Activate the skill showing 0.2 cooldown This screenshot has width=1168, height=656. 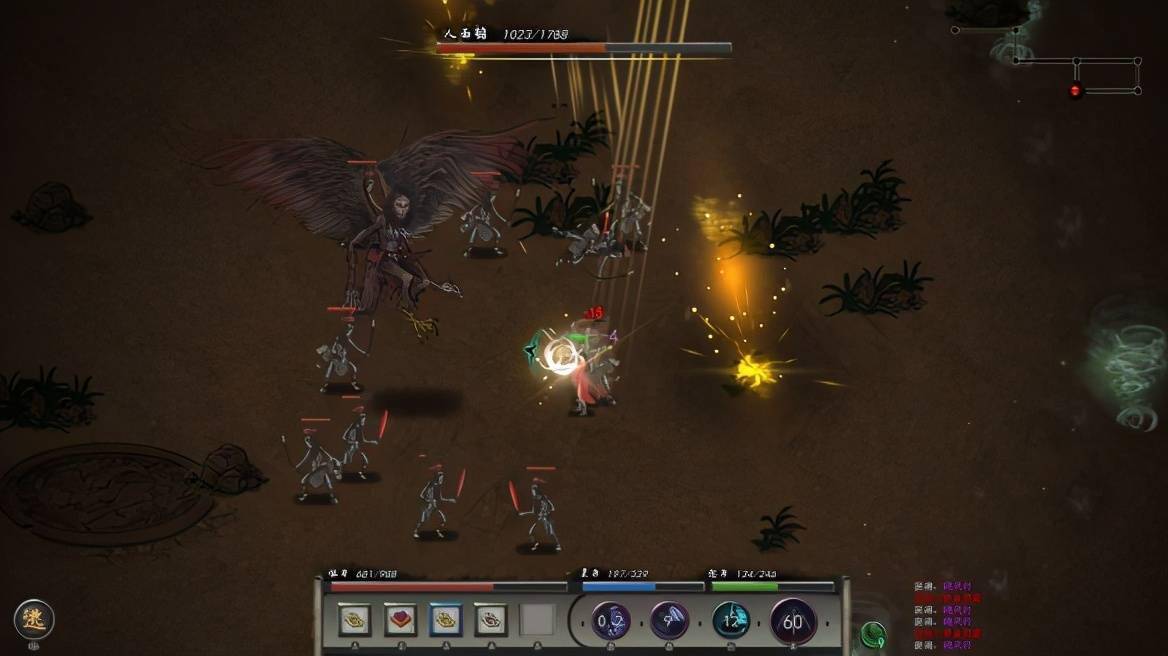(610, 621)
